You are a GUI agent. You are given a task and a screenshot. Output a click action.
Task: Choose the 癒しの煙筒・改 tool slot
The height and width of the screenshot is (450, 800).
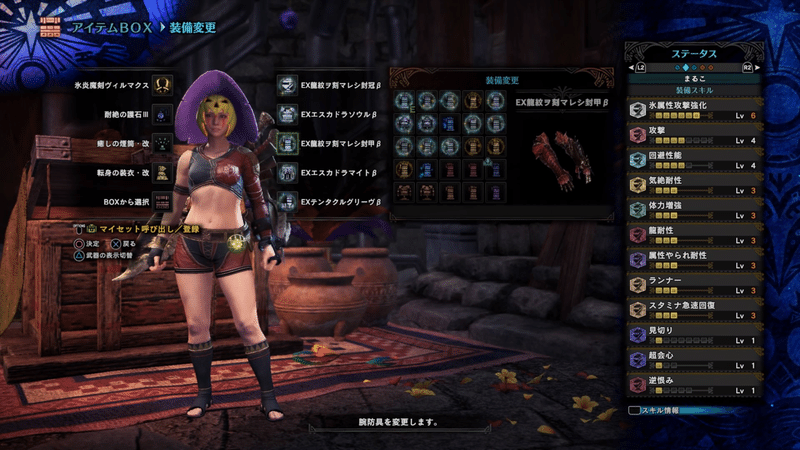(x=161, y=143)
